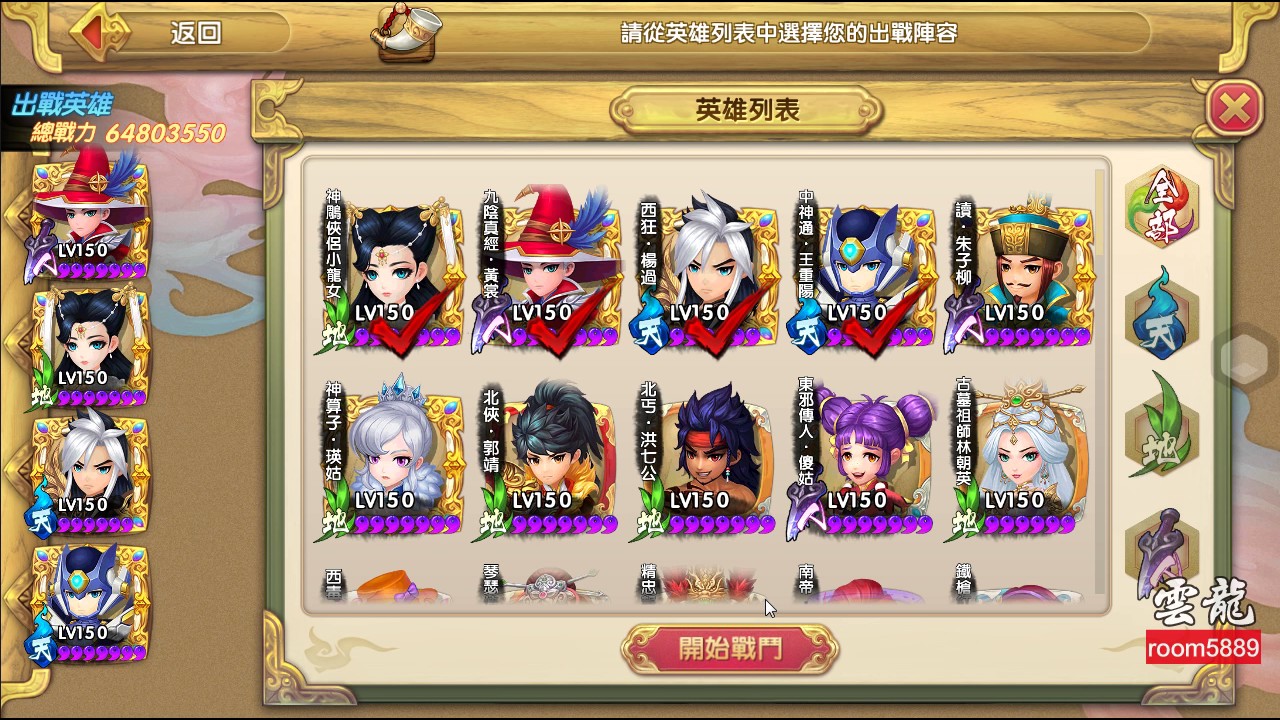Close the 英雄列表 hero list panel
The image size is (1280, 720).
1235,108
